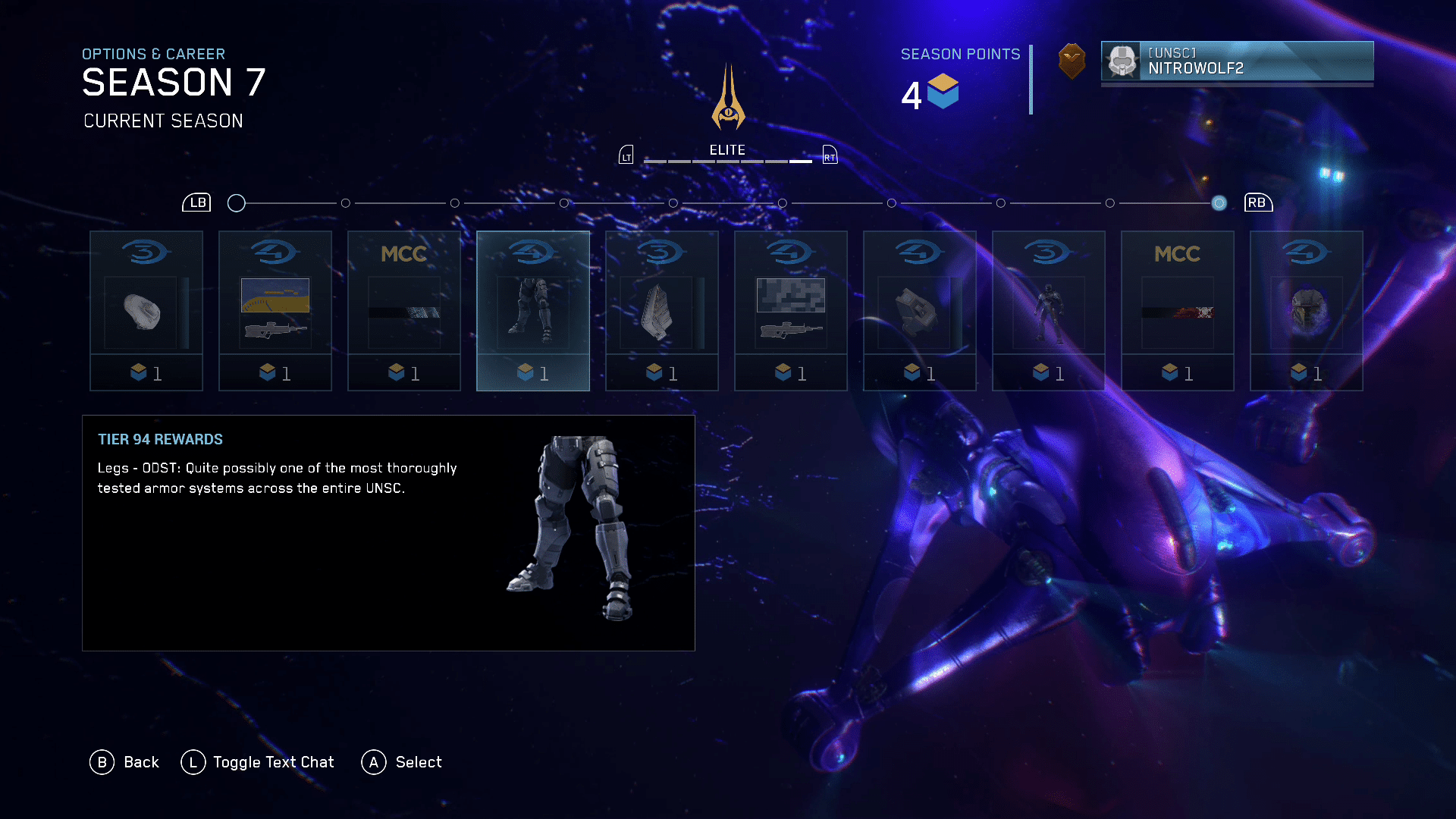Jump to the first reward page circle
Image resolution: width=1456 pixels, height=819 pixels.
pyautogui.click(x=237, y=203)
